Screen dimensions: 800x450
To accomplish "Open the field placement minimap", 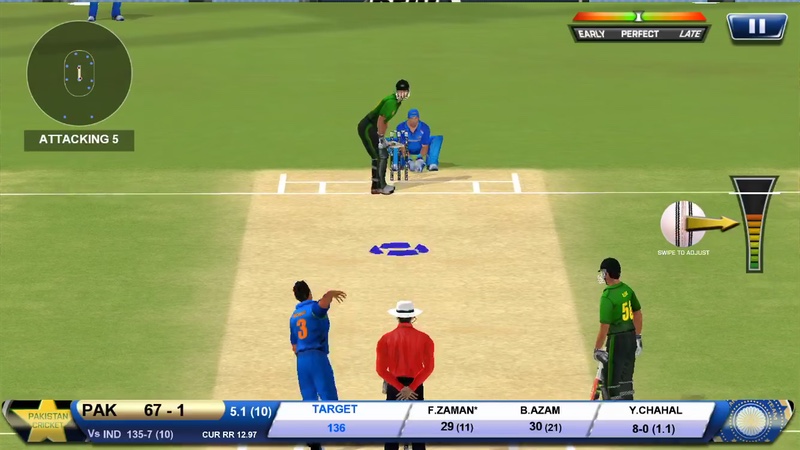I will point(79,73).
